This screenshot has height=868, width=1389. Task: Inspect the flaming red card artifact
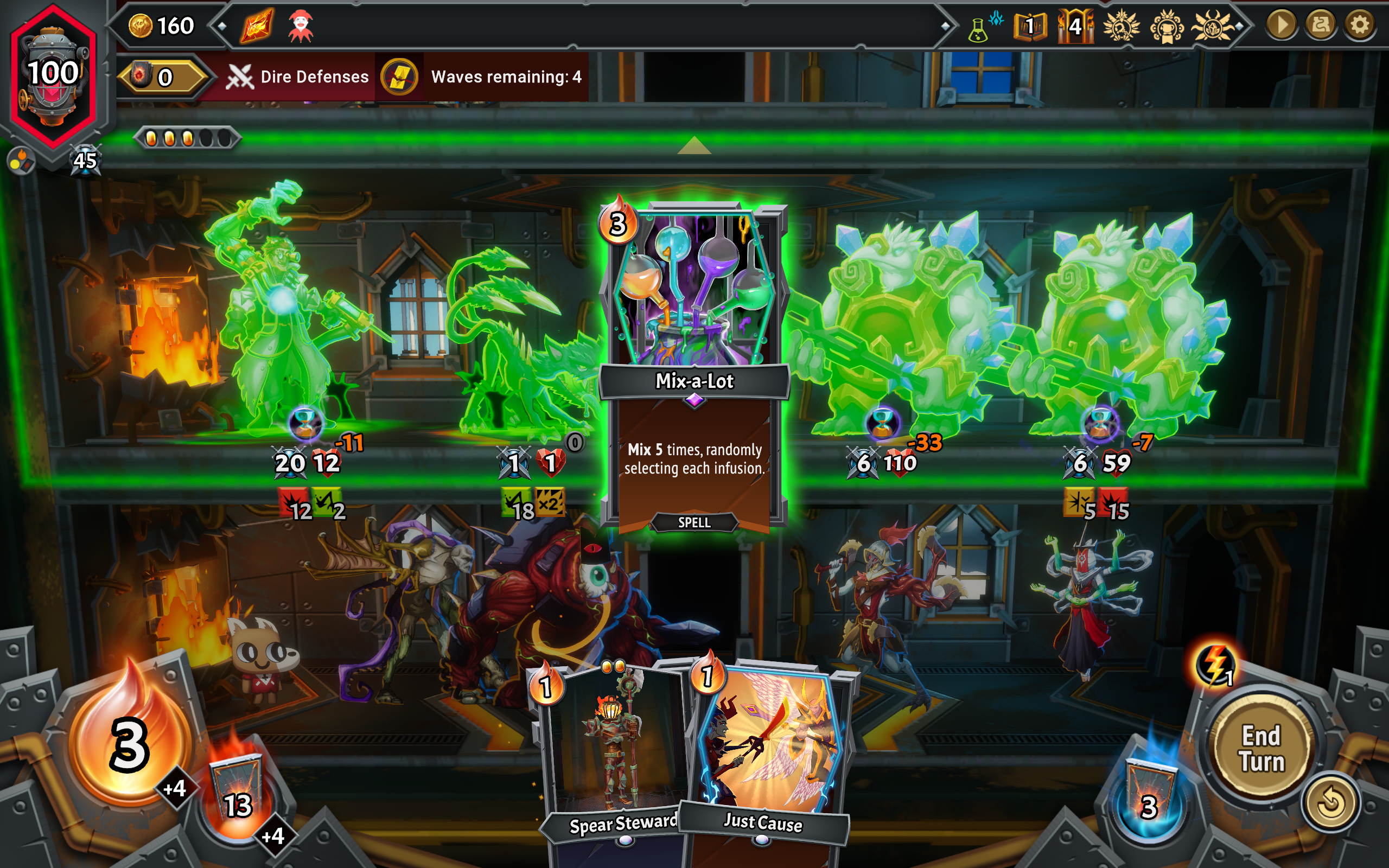tap(257, 27)
